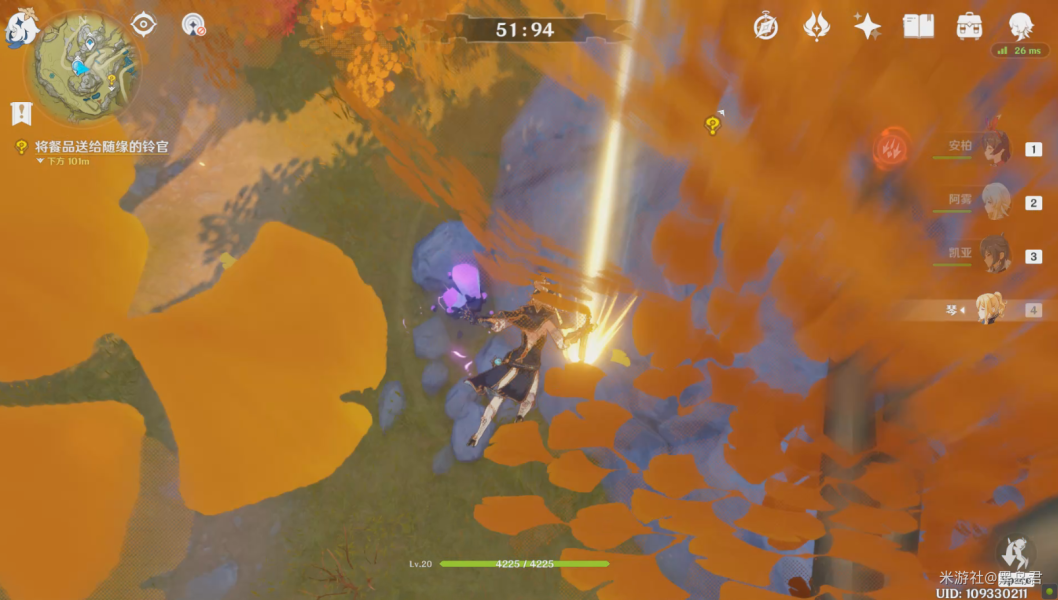Image resolution: width=1058 pixels, height=600 pixels.
Task: Select the tracked quest 将餐品送给随缘的铃官
Action: [x=100, y=147]
